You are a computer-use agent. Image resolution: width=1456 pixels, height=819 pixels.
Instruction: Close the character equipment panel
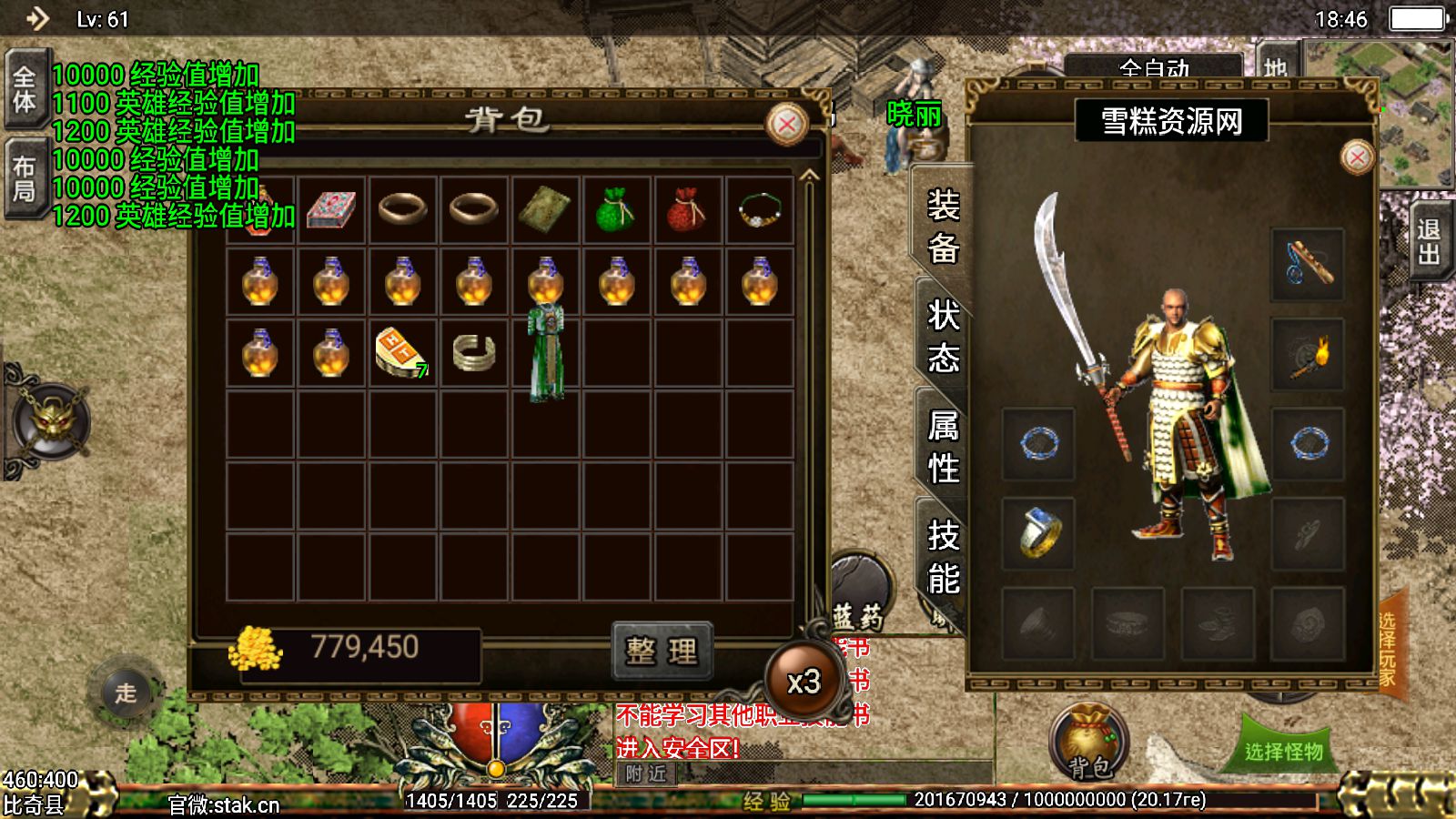pyautogui.click(x=1357, y=157)
